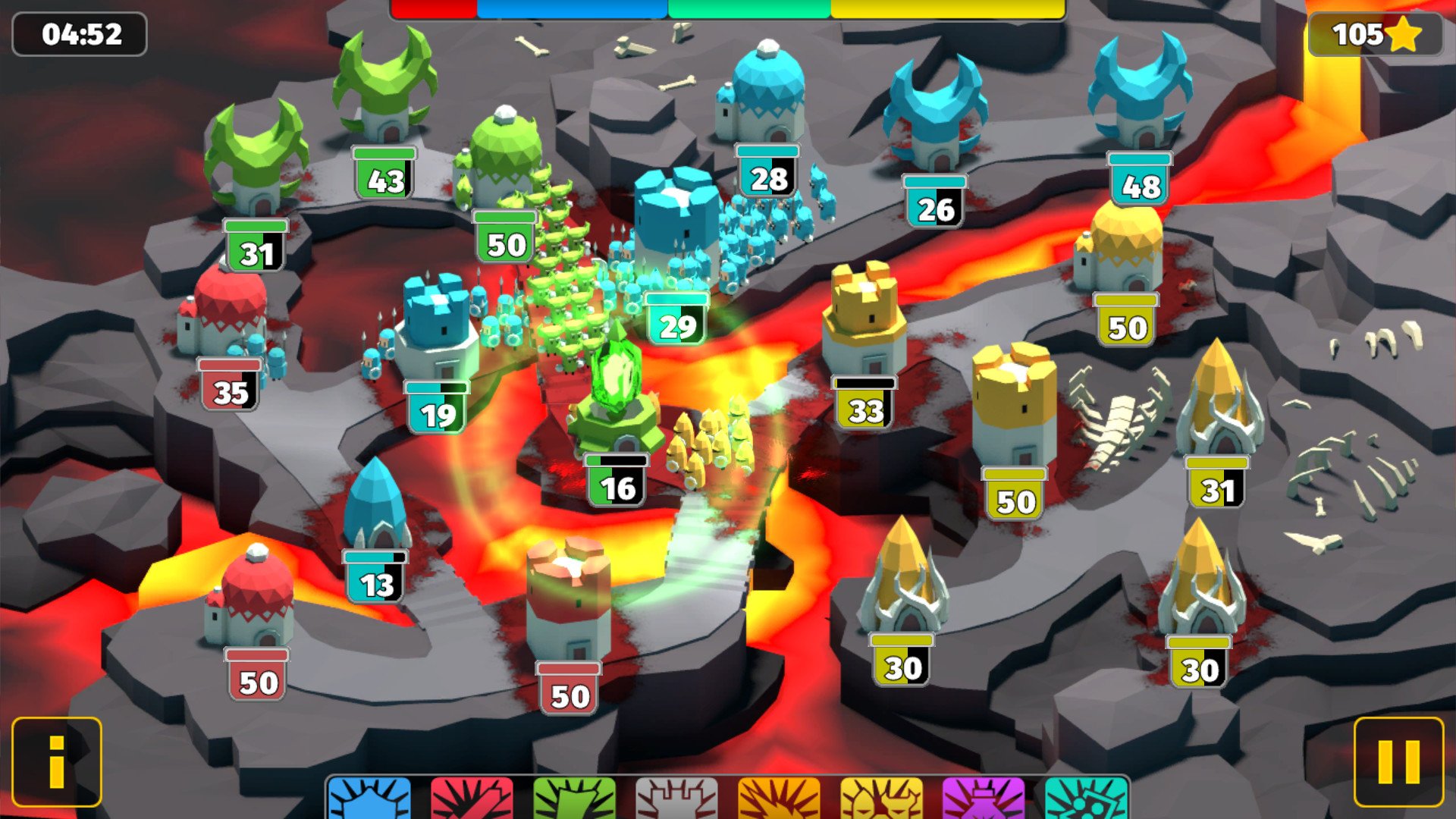The image size is (1456, 819).
Task: Select the grey castle ability icon
Action: tap(676, 799)
